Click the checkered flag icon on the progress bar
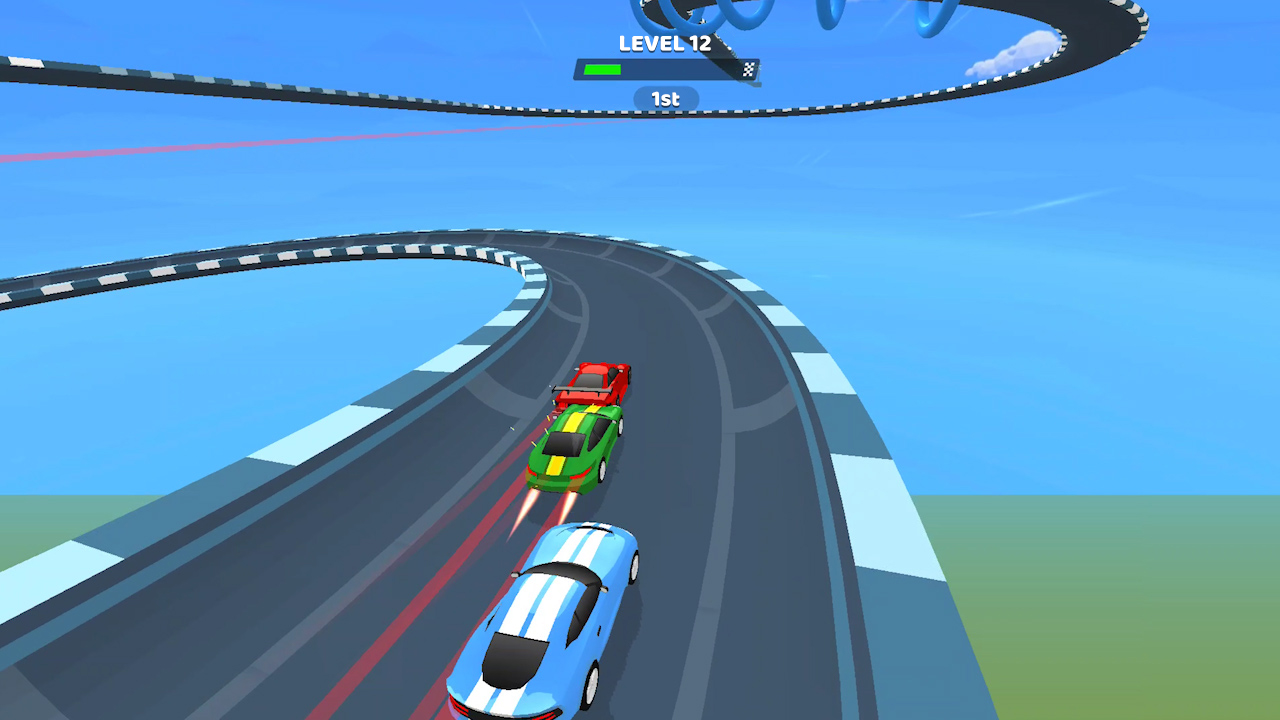This screenshot has width=1280, height=720. 749,70
